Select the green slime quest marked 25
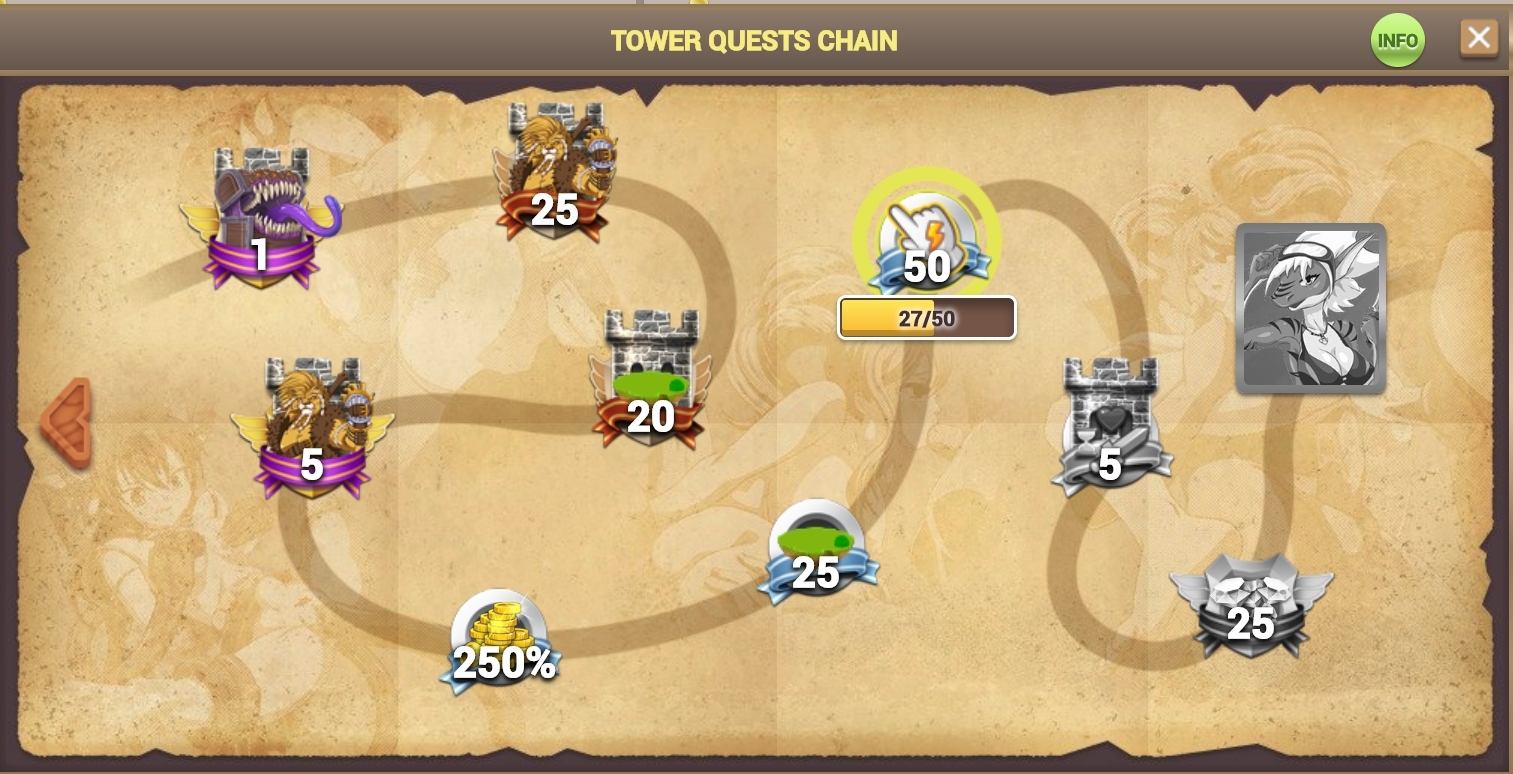Viewport: 1513px width, 774px height. pyautogui.click(x=817, y=545)
